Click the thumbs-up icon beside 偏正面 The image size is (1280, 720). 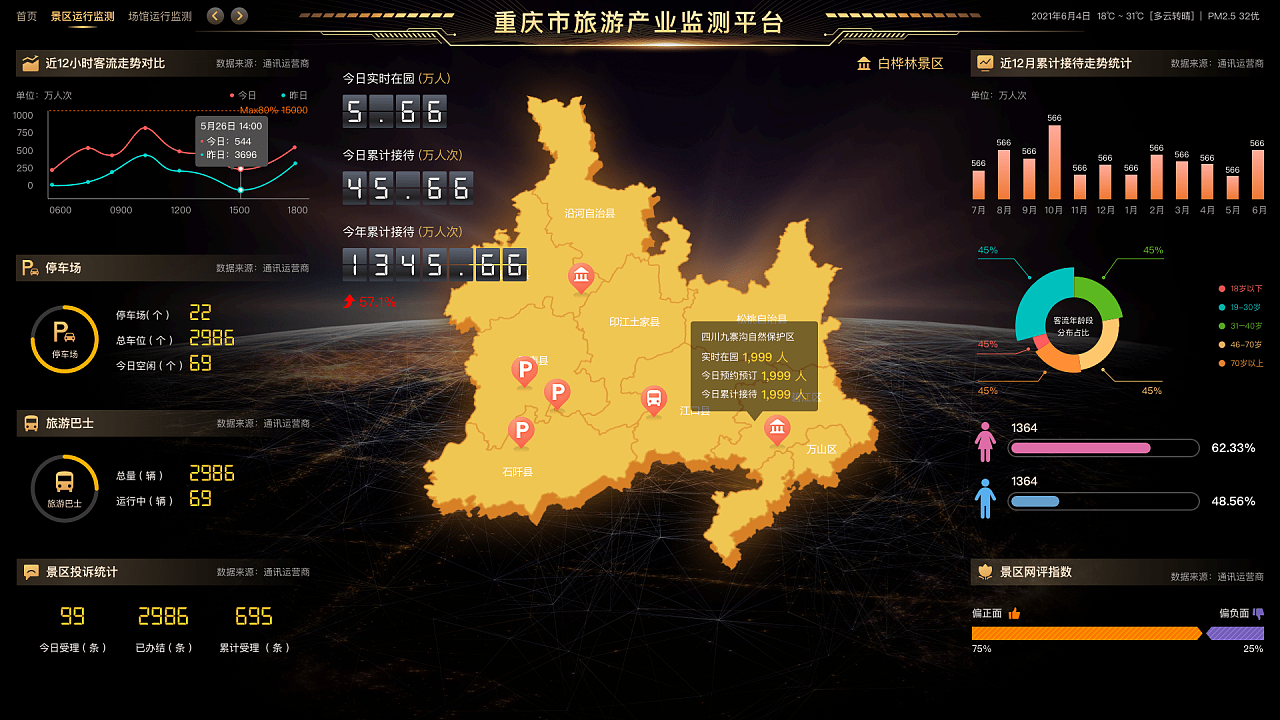[1015, 613]
